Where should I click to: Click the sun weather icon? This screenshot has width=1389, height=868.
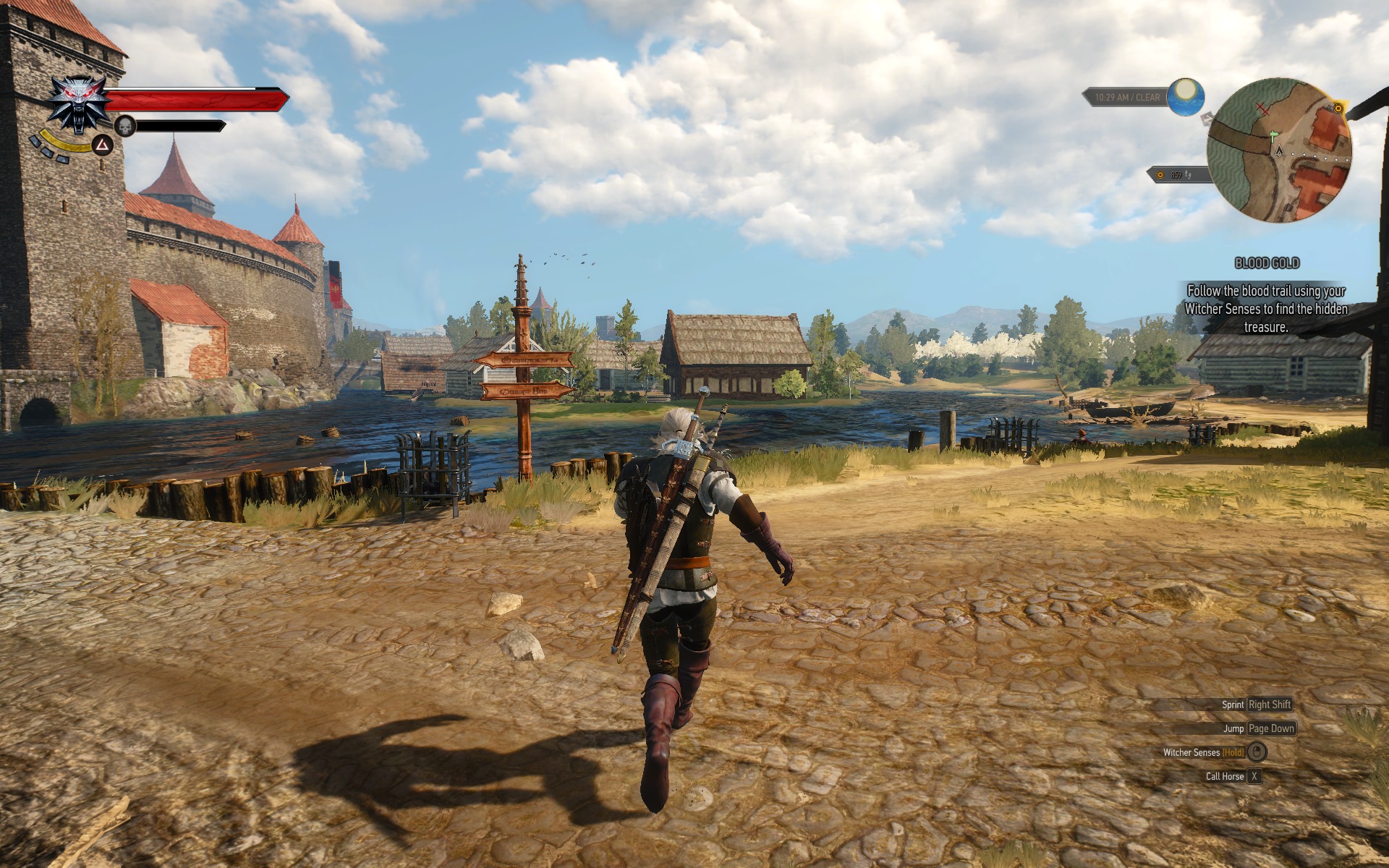1185,97
